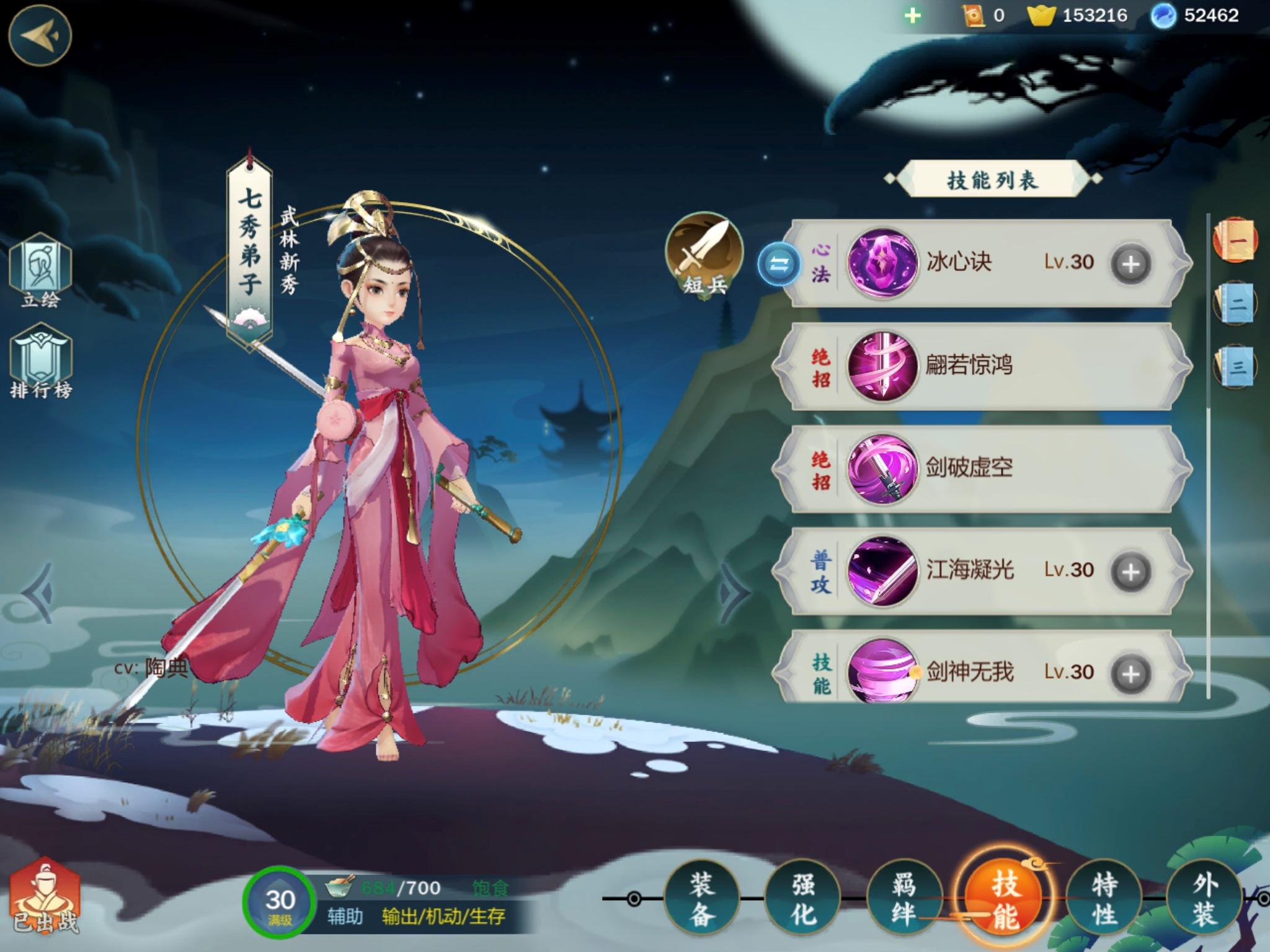Viewport: 1270px width, 952px height.
Task: Choose skill page 三 bookmark
Action: (x=1236, y=366)
